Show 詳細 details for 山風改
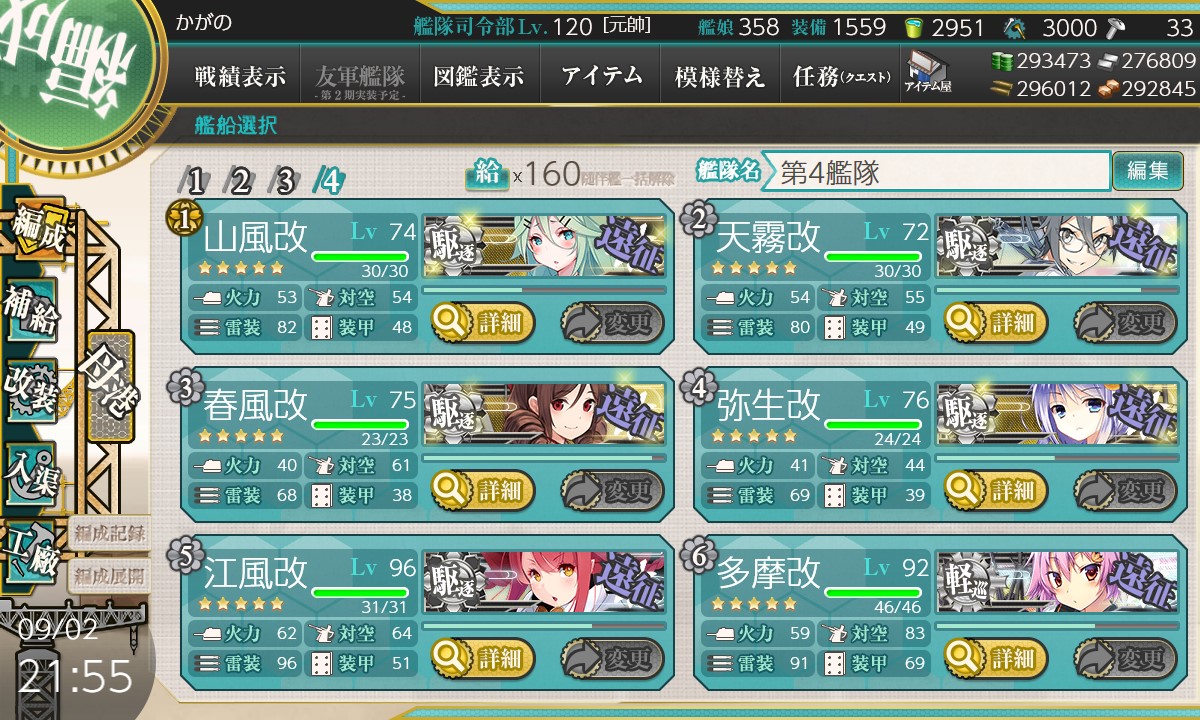Screen dimensions: 1200x720 pyautogui.click(x=483, y=323)
